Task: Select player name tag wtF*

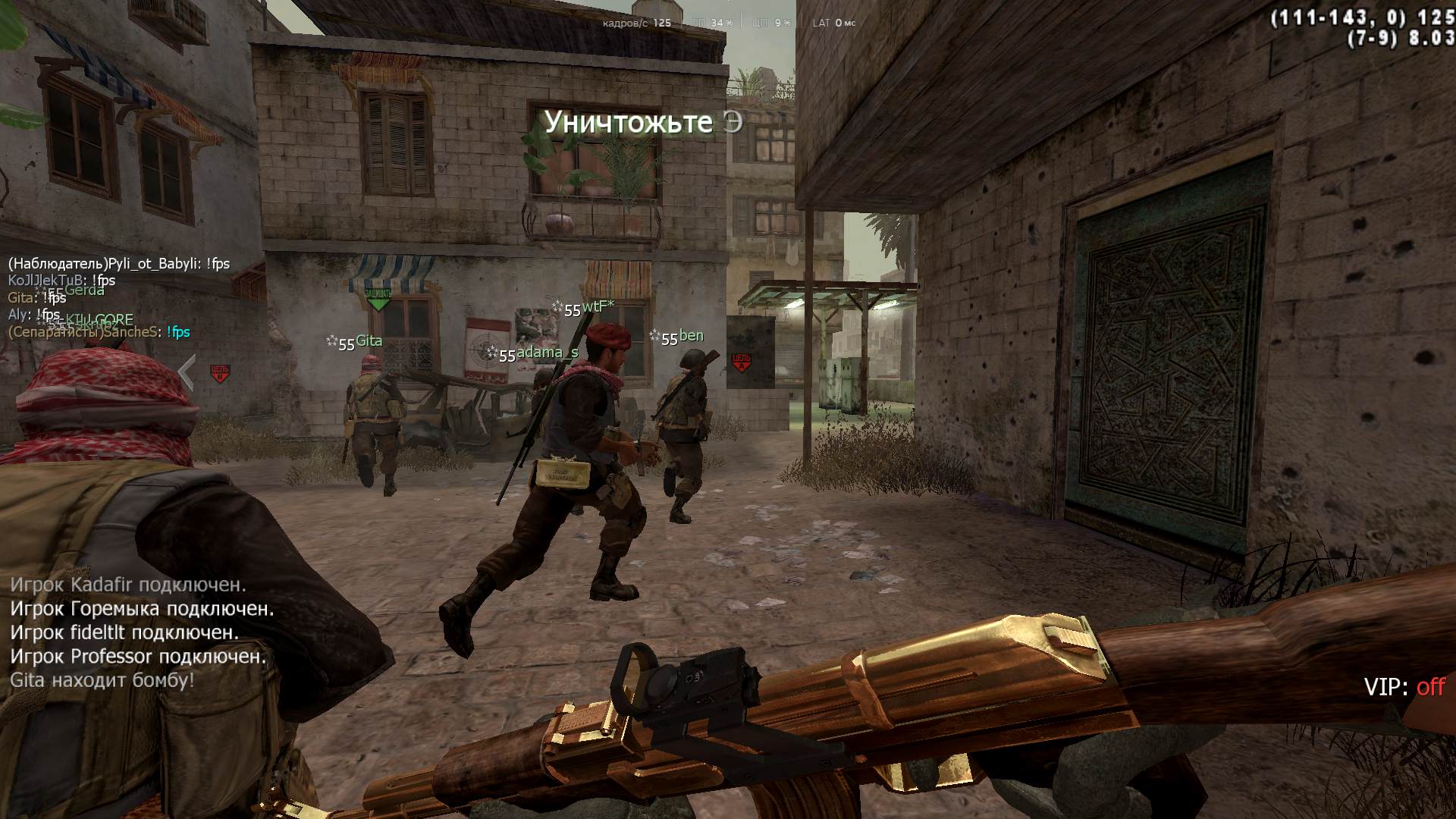Action: point(598,306)
